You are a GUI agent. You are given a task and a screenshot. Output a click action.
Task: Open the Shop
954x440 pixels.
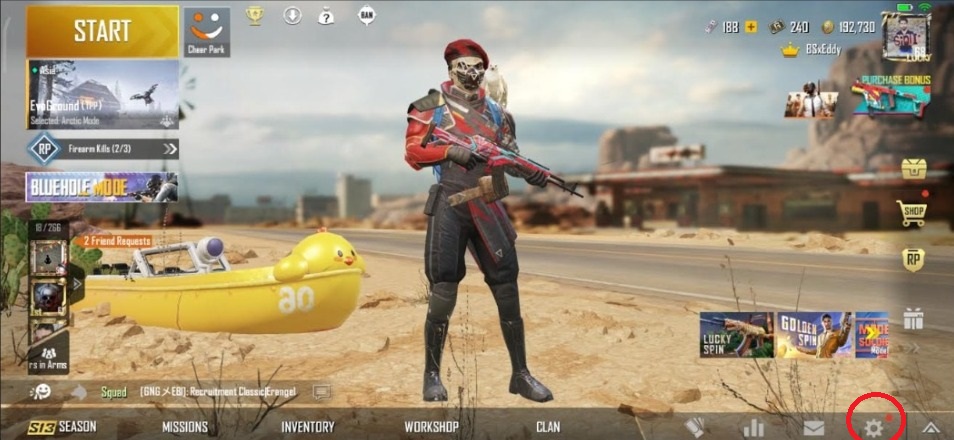[912, 212]
